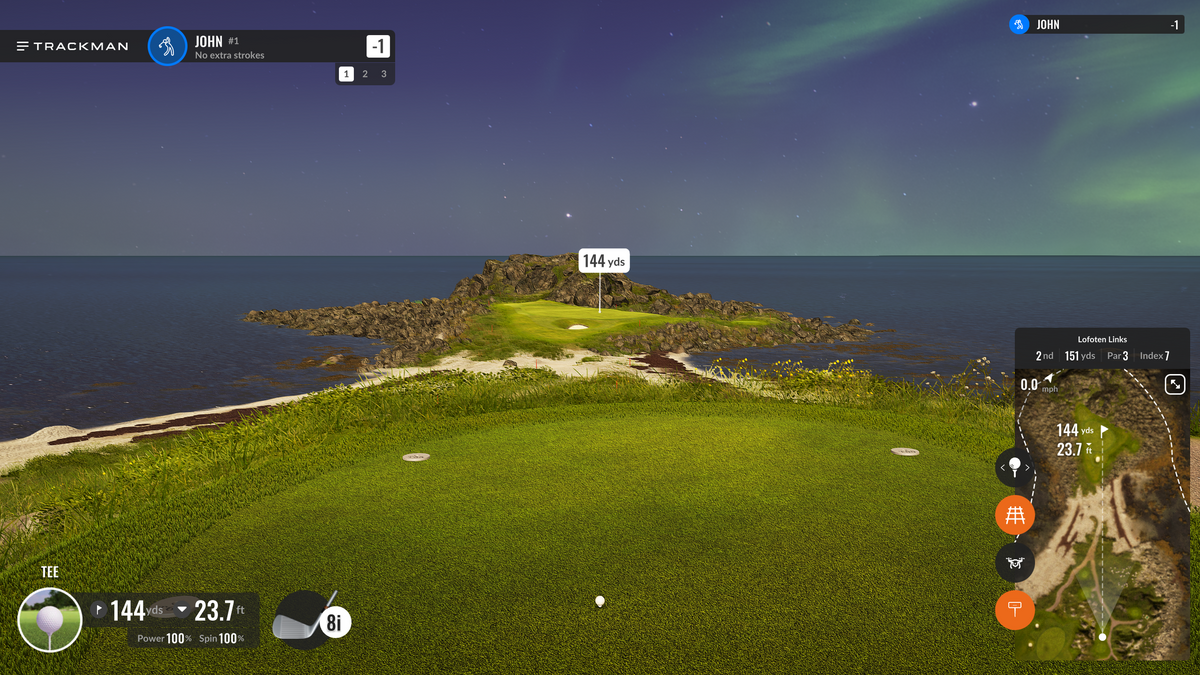Open club selection via the 8i iron
This screenshot has height=675, width=1200.
(312, 620)
